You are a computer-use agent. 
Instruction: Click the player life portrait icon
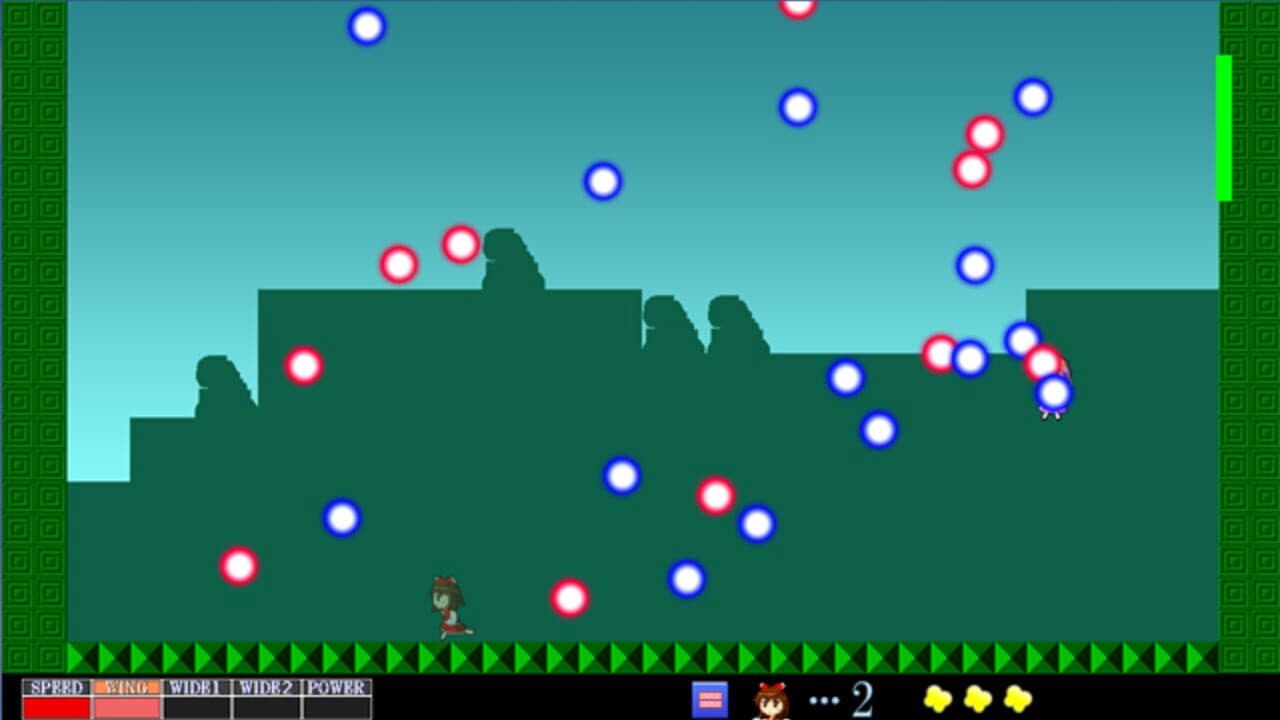(770, 700)
